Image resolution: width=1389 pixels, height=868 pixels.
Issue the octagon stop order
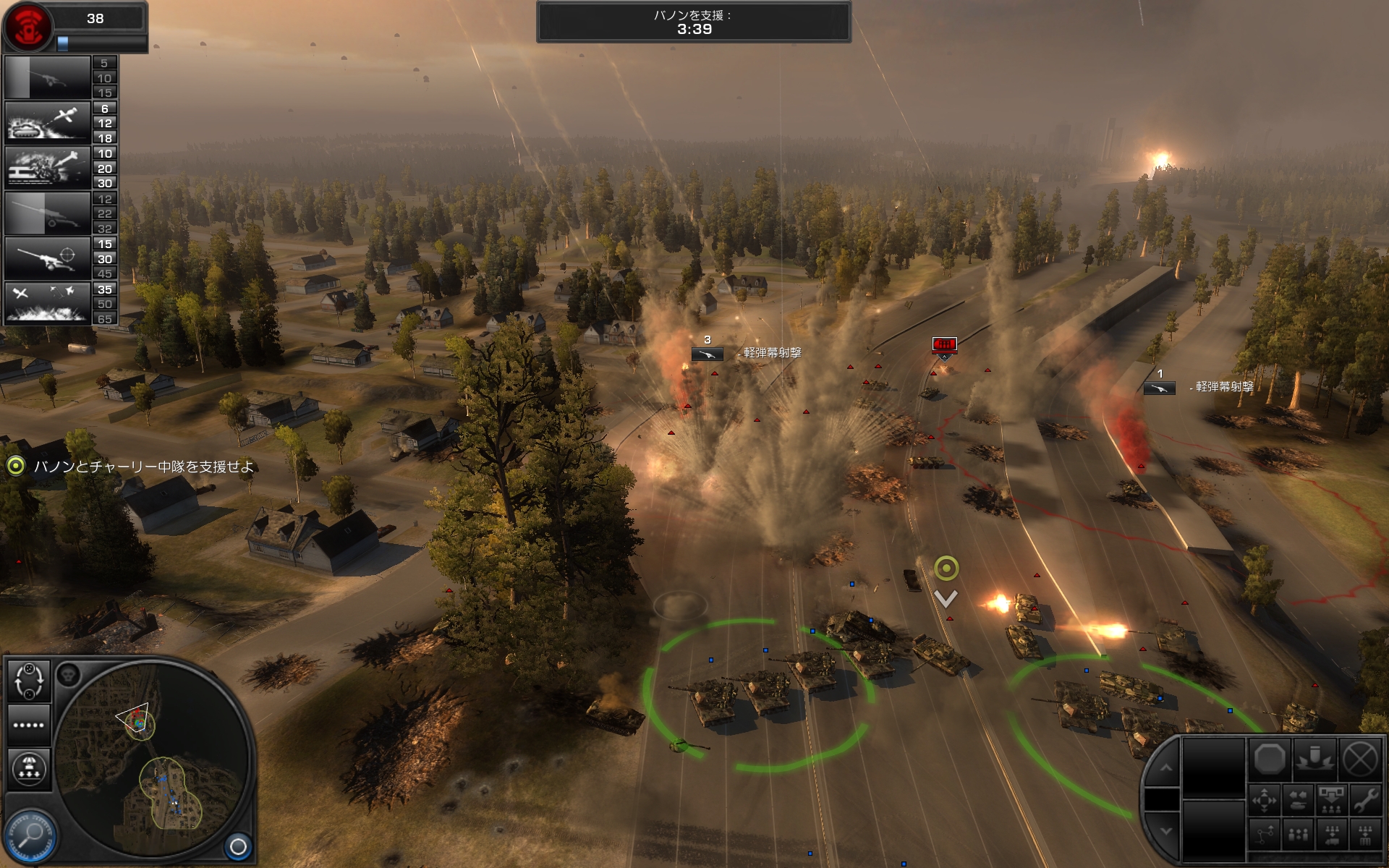[x=1270, y=760]
